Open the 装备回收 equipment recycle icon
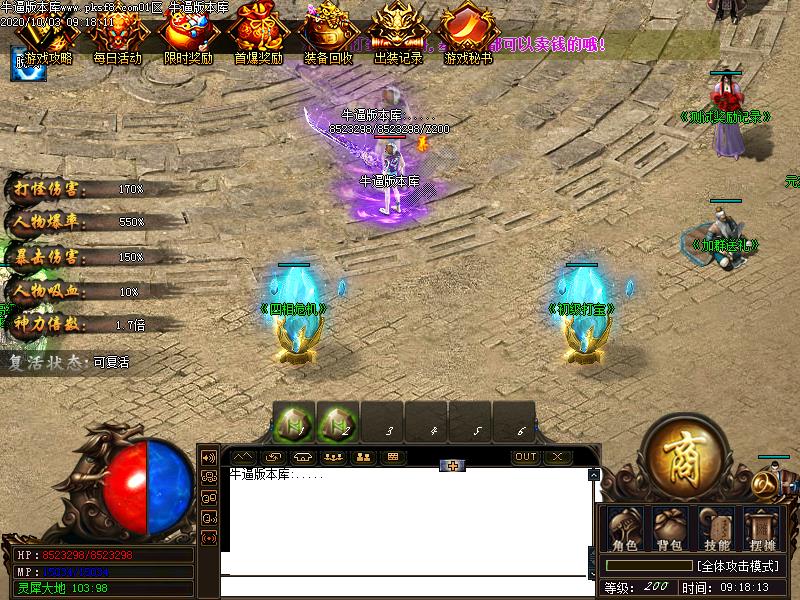 pyautogui.click(x=328, y=38)
